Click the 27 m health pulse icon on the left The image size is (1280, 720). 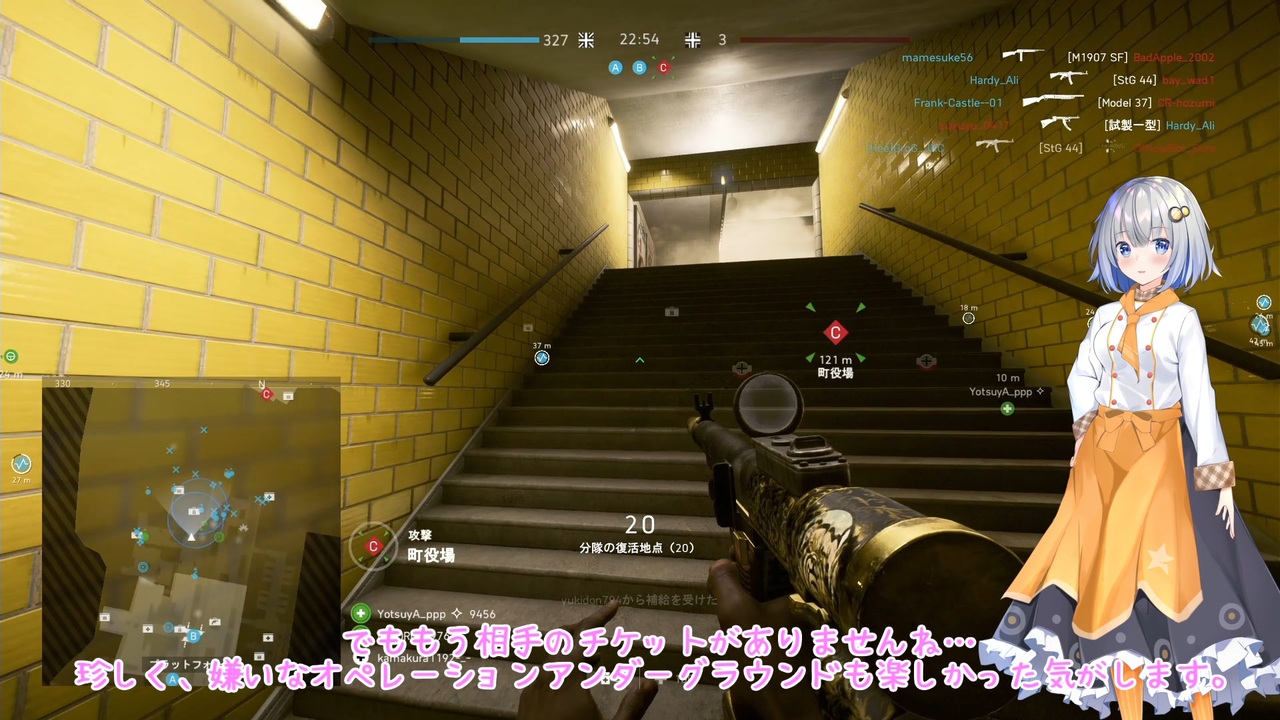(22, 463)
